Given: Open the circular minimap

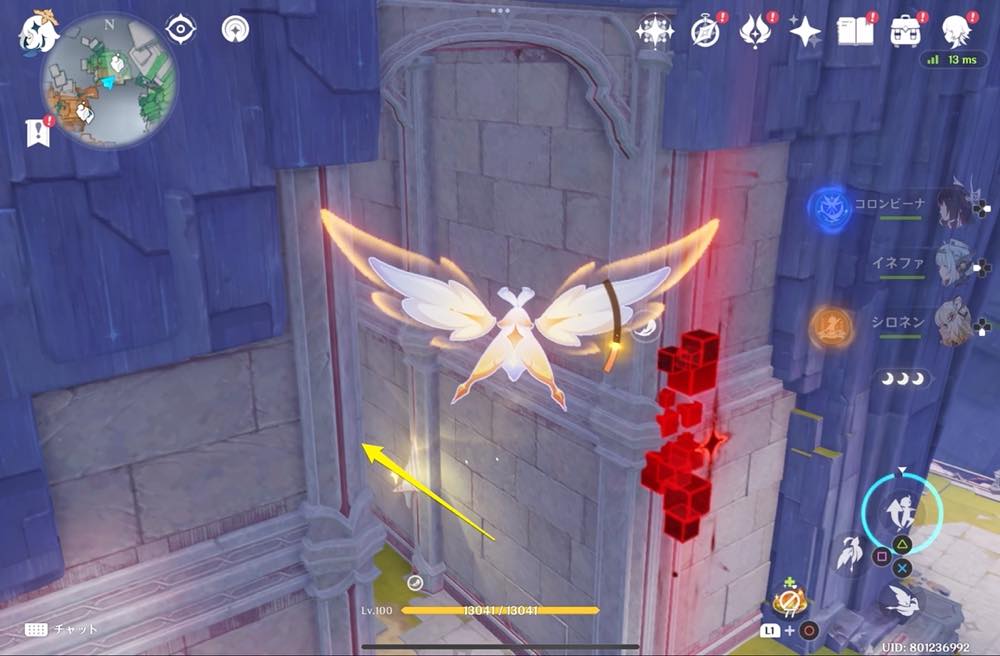Looking at the screenshot, I should tap(110, 80).
